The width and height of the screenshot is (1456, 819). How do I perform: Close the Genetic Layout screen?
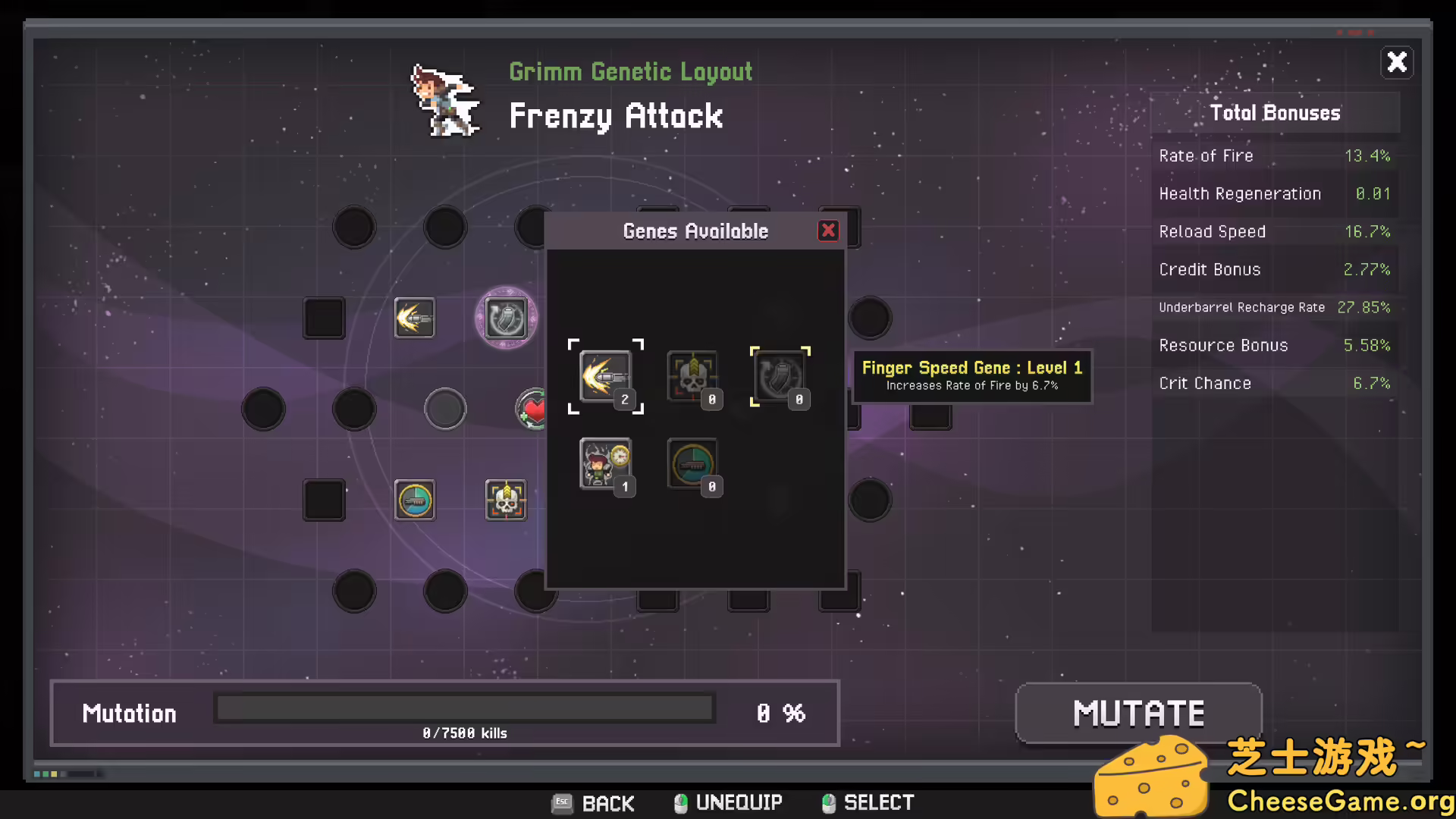point(1397,62)
